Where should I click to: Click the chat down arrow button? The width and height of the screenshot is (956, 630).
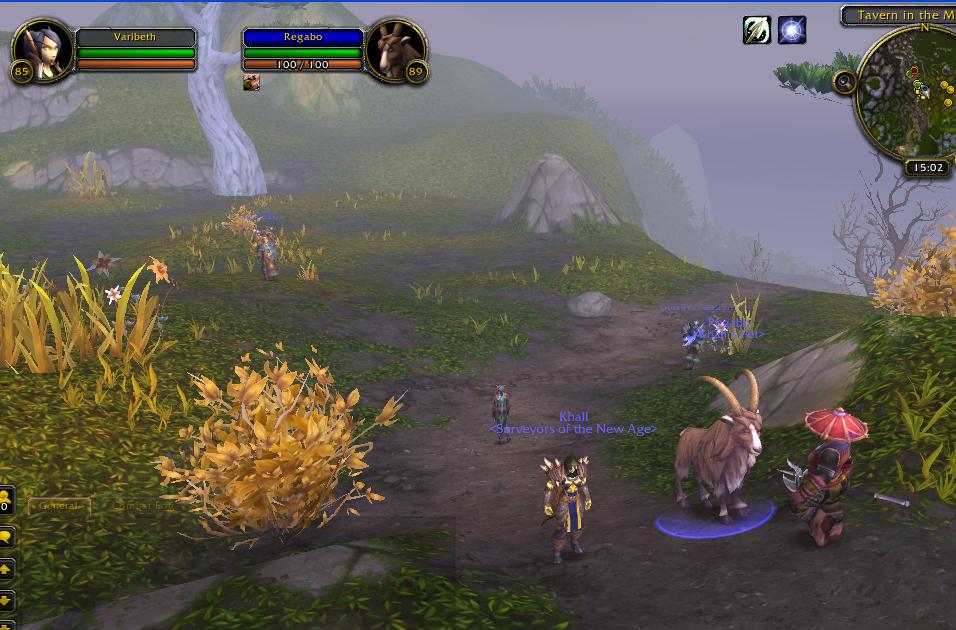[6, 601]
